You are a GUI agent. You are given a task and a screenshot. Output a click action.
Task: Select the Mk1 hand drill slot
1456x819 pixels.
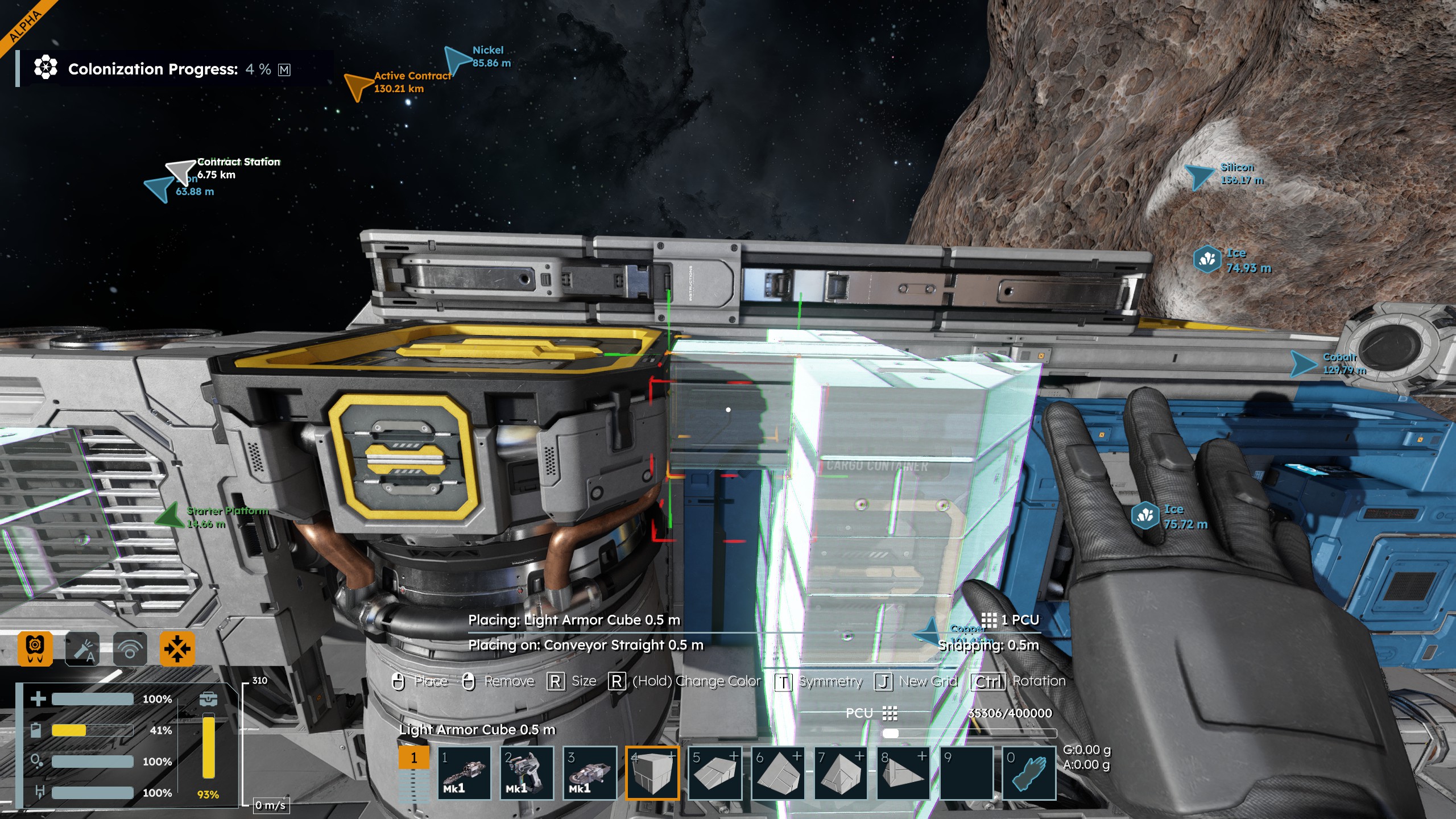click(464, 773)
